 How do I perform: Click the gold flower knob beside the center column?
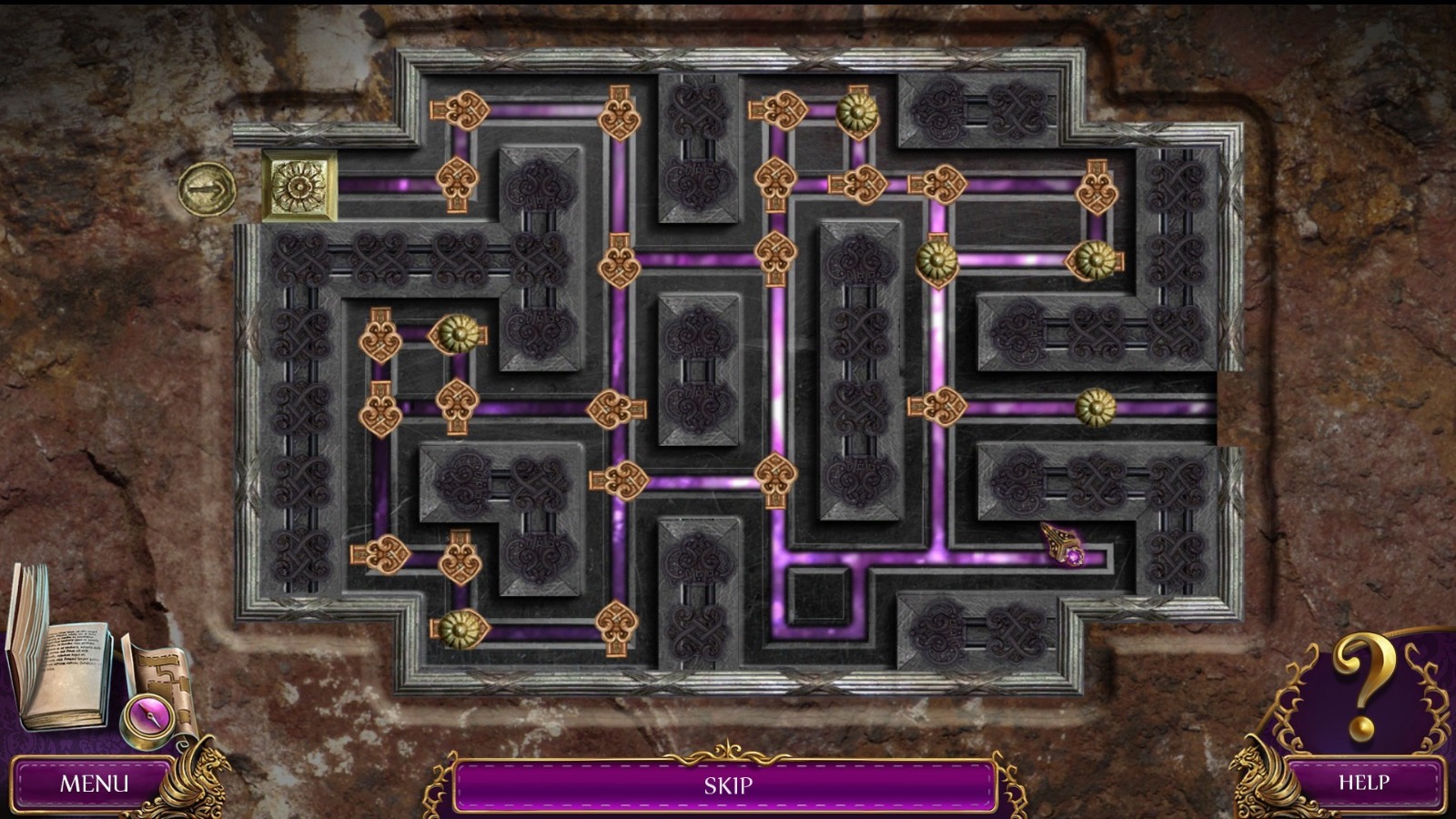point(937,259)
